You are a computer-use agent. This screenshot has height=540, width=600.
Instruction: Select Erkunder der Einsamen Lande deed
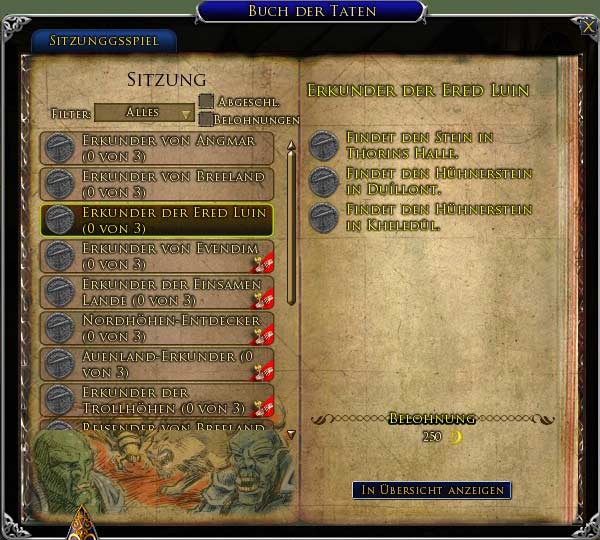157,292
